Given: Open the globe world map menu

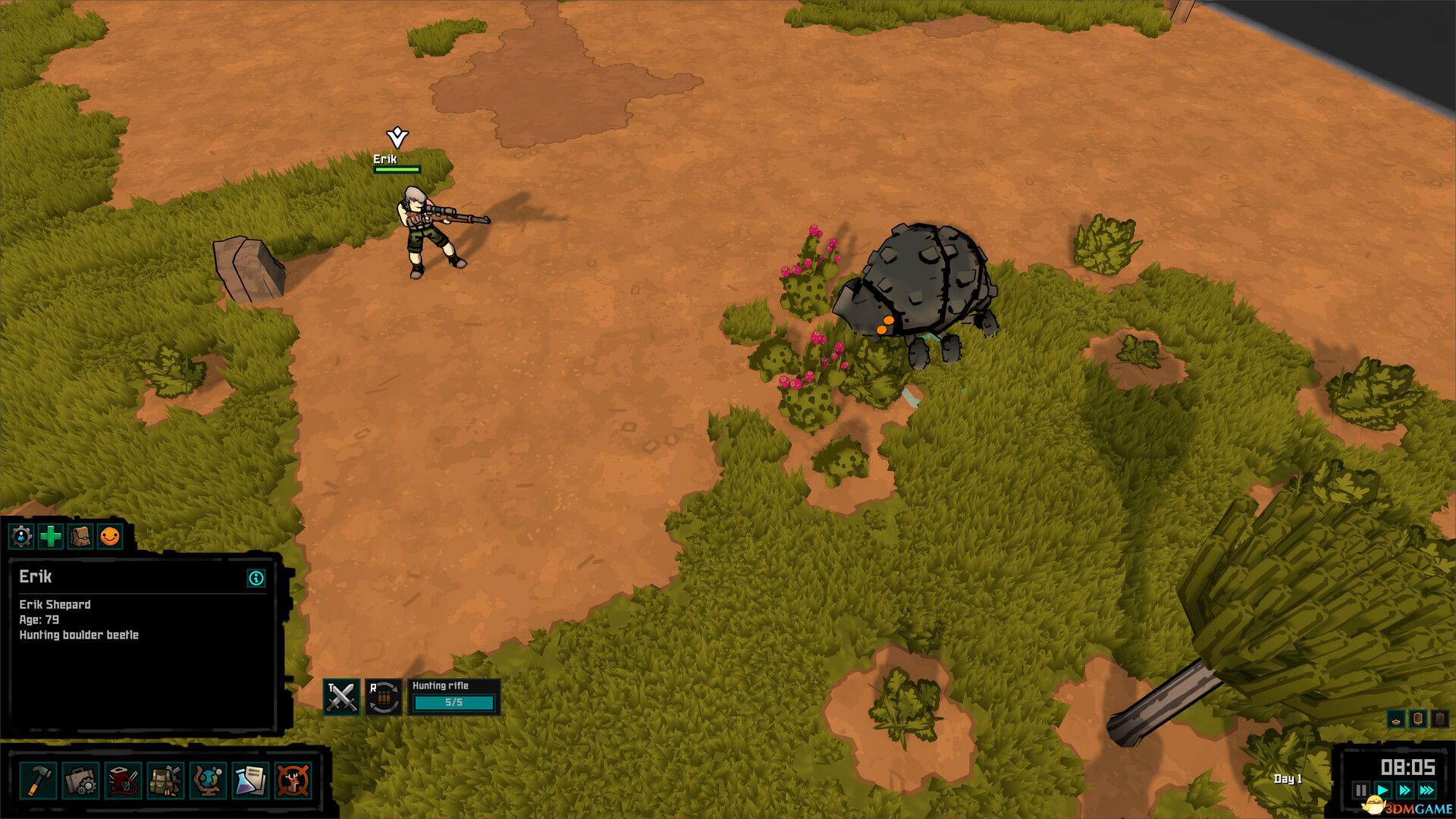Looking at the screenshot, I should pyautogui.click(x=208, y=780).
